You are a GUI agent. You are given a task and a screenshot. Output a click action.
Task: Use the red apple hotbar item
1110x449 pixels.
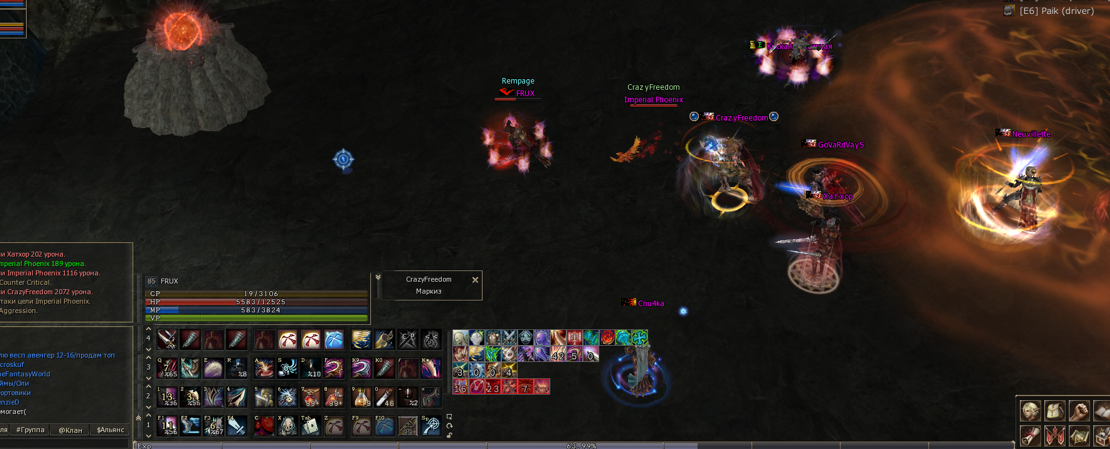[x=264, y=427]
